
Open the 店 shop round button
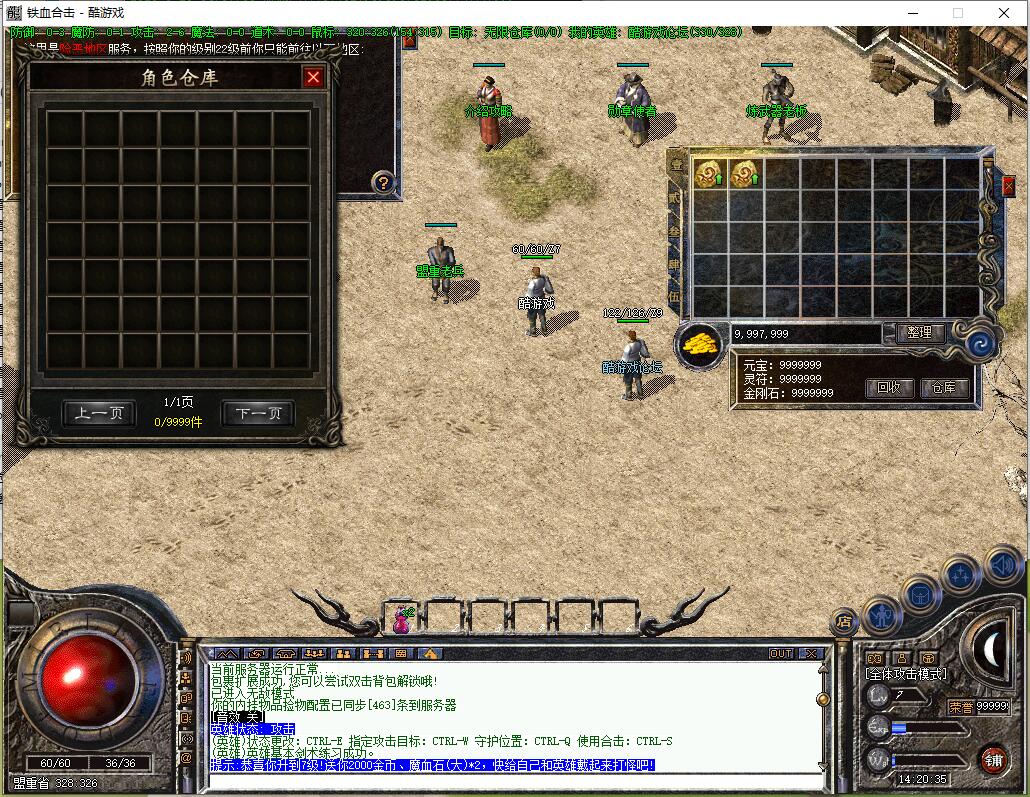pyautogui.click(x=845, y=622)
